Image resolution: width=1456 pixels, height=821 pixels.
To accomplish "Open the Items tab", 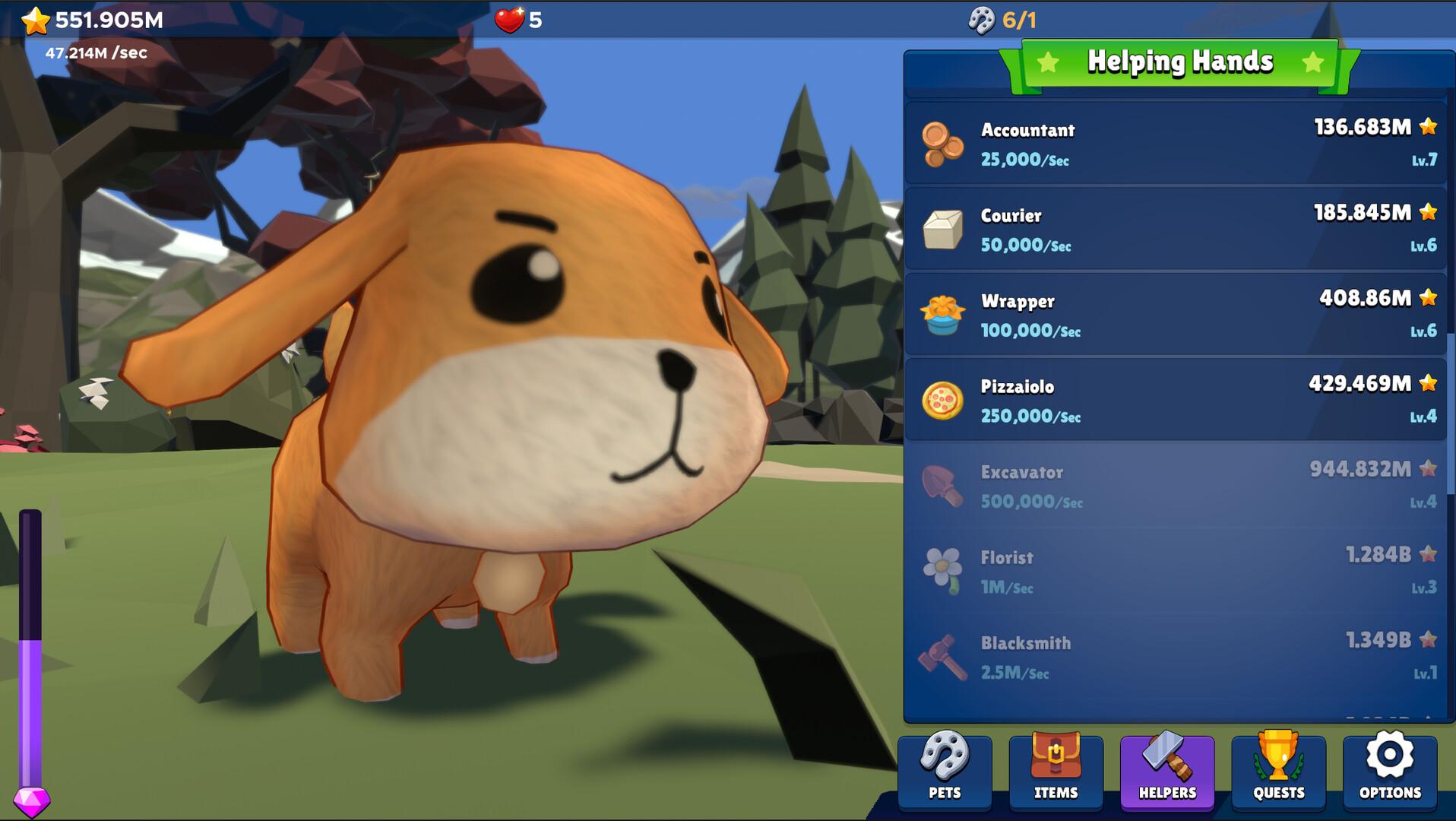I will tap(1056, 772).
